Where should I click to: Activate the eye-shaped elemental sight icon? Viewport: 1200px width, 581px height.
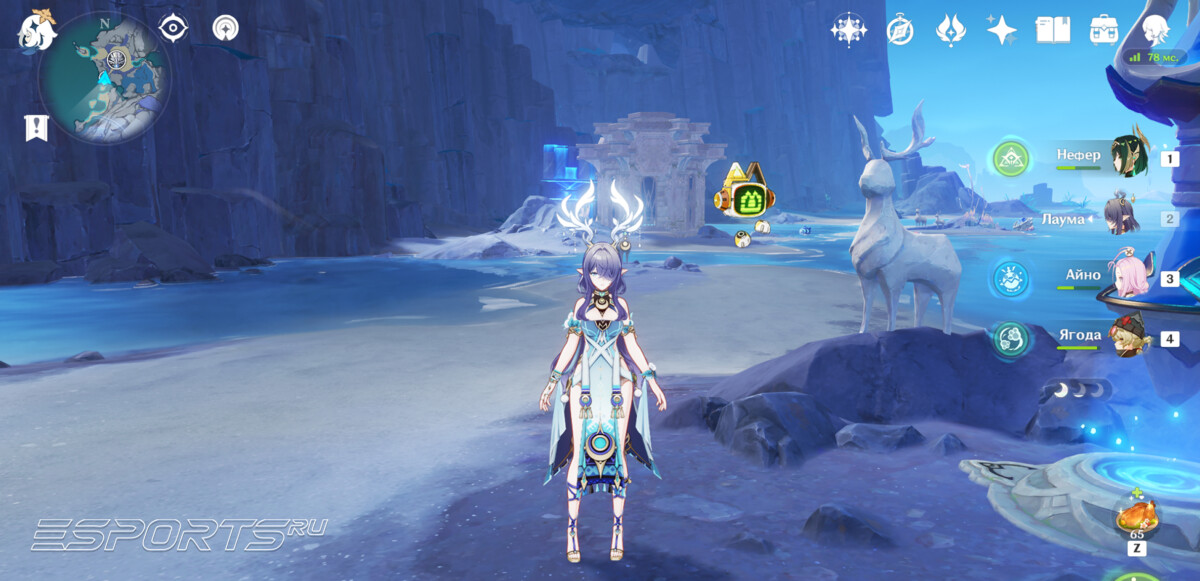pyautogui.click(x=174, y=28)
